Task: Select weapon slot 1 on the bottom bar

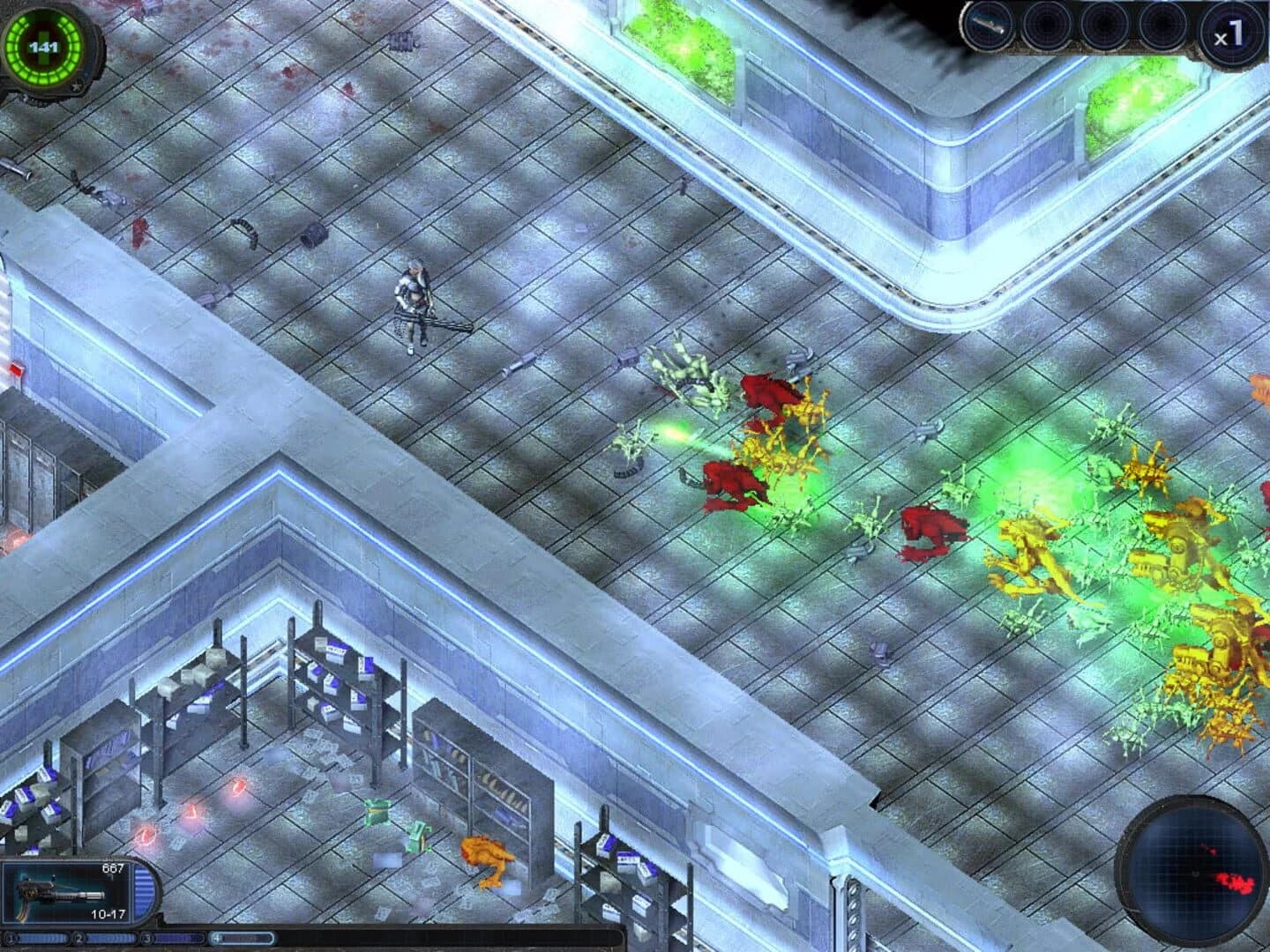Action: pos(11,937)
